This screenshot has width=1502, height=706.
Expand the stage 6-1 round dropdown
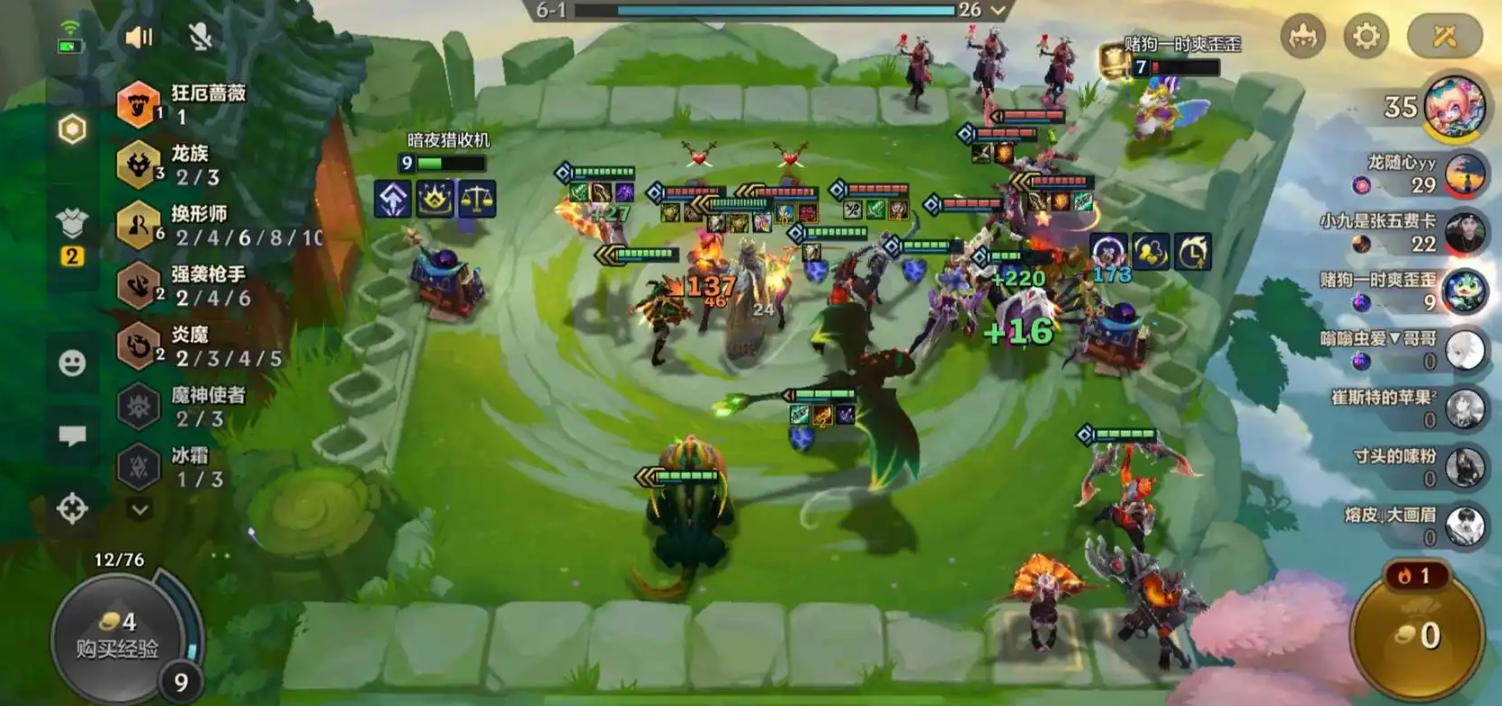coord(997,10)
